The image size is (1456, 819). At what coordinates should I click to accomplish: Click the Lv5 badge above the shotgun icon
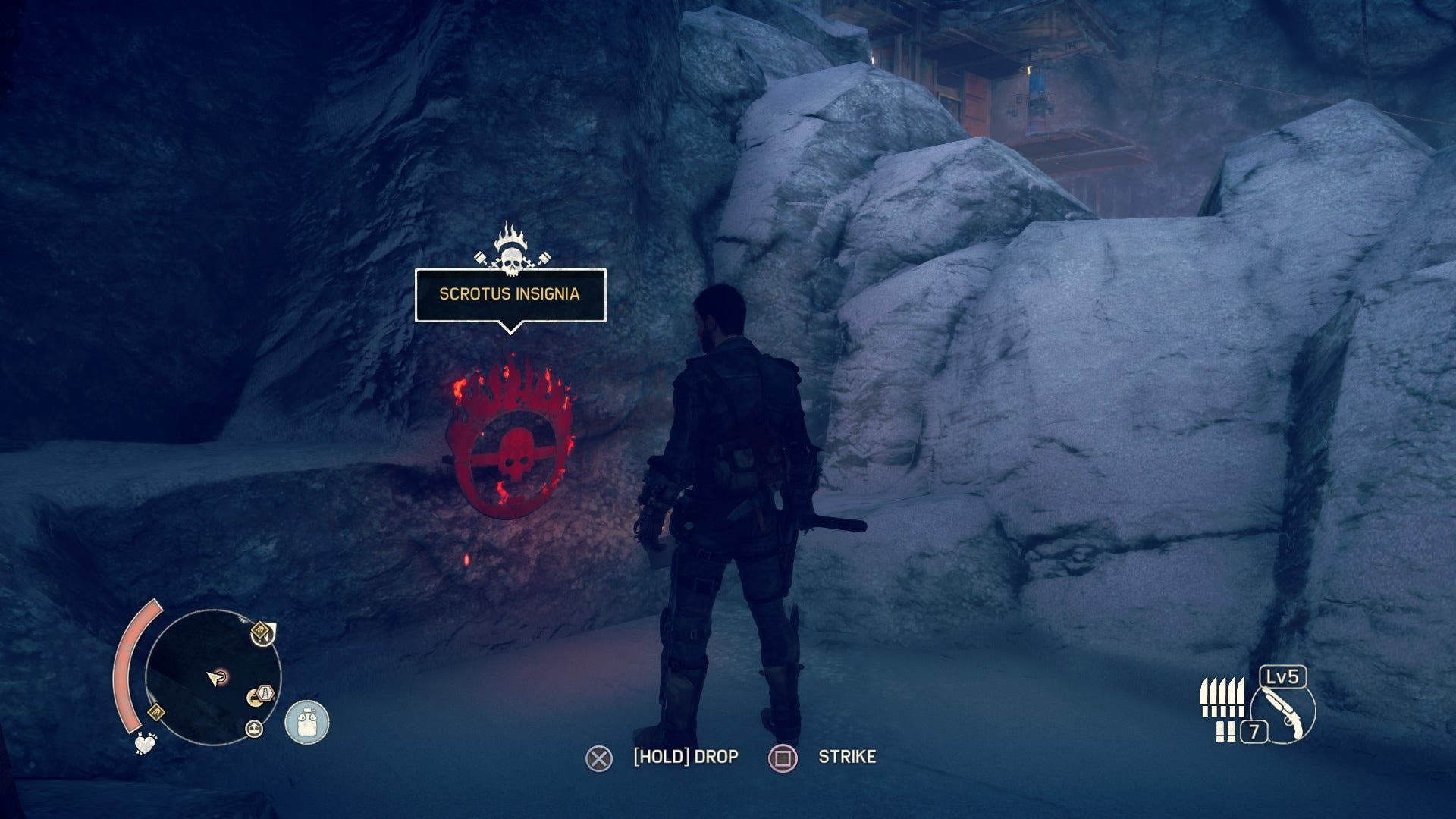pos(1282,677)
